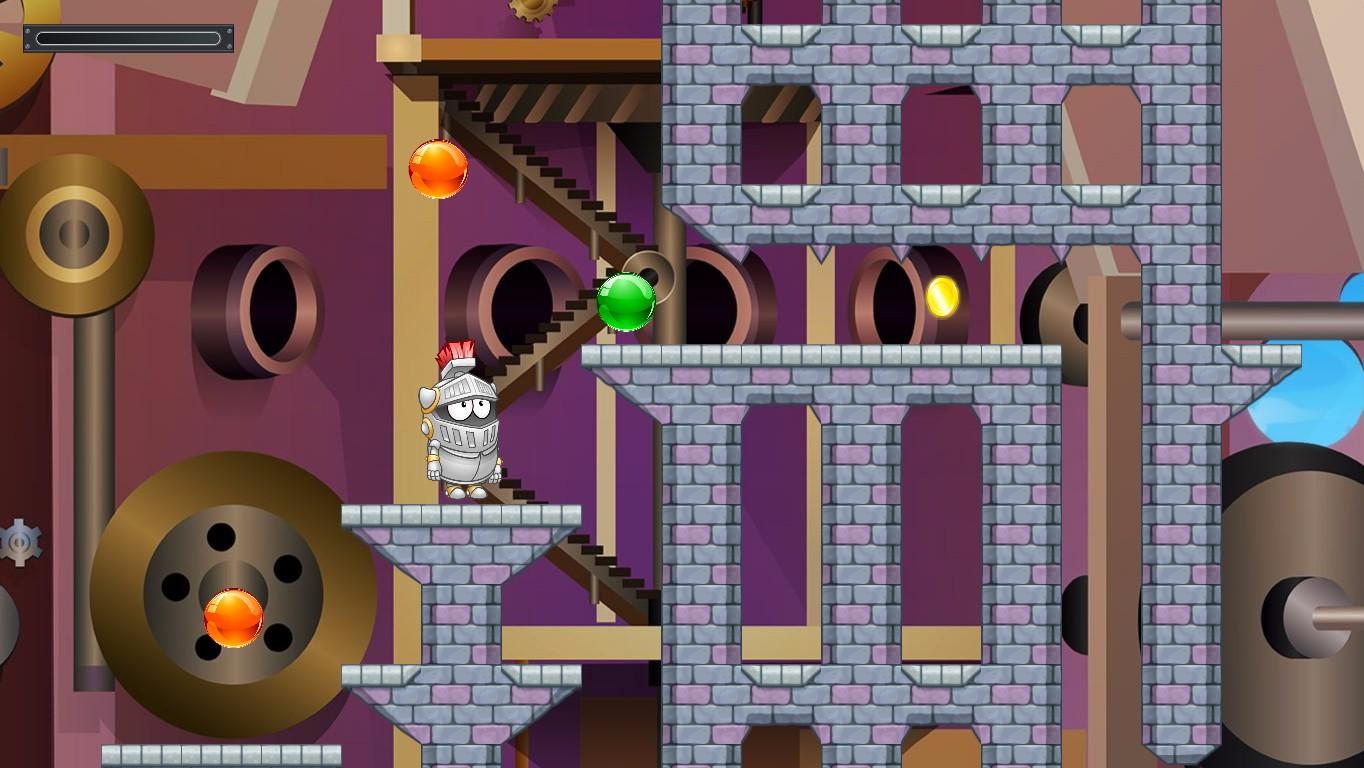
Task: Click the orange bubble on the large gear
Action: click(x=232, y=620)
